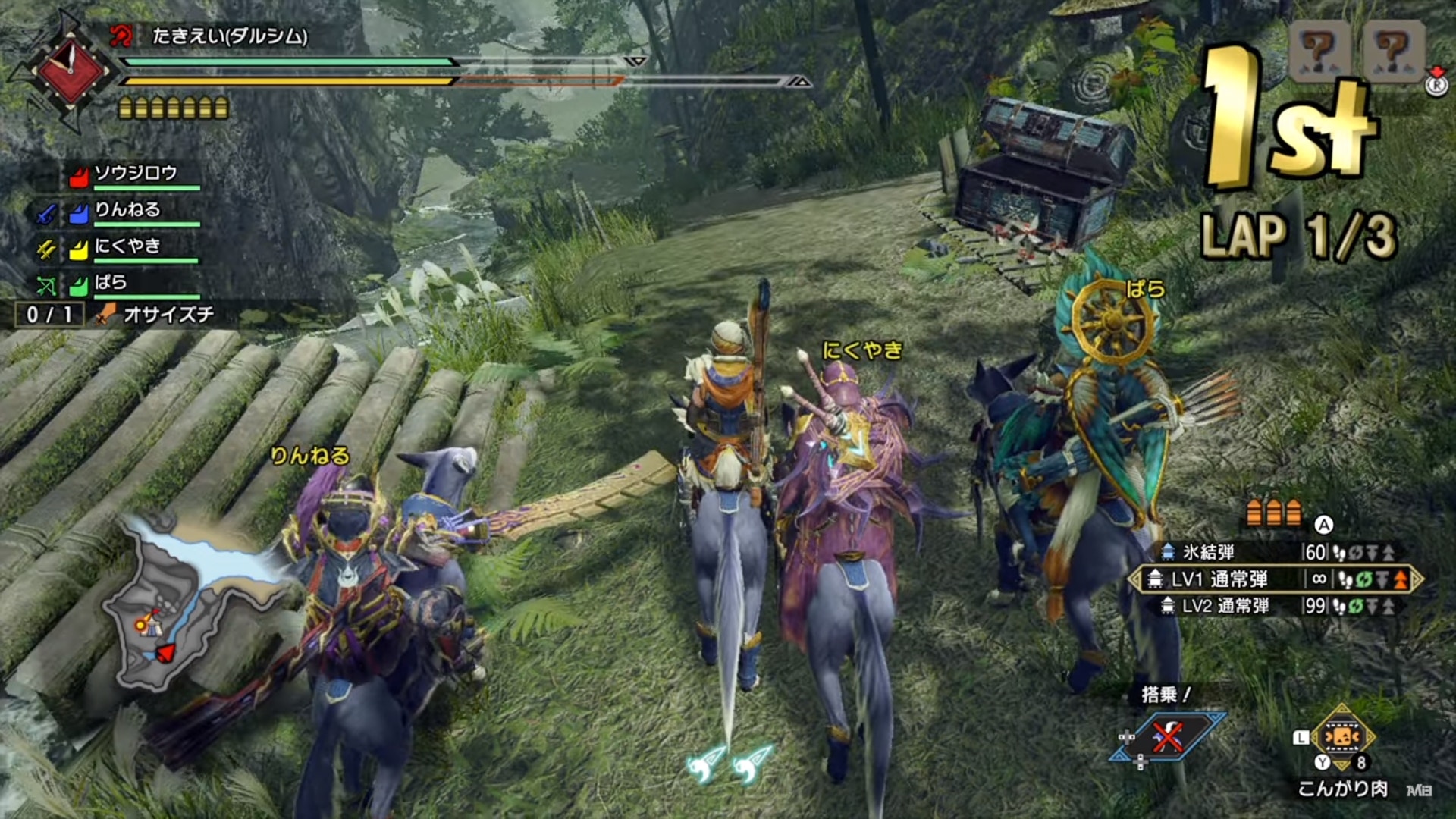Select the 搭乗 action icon
The width and height of the screenshot is (1456, 819).
pos(1168,736)
